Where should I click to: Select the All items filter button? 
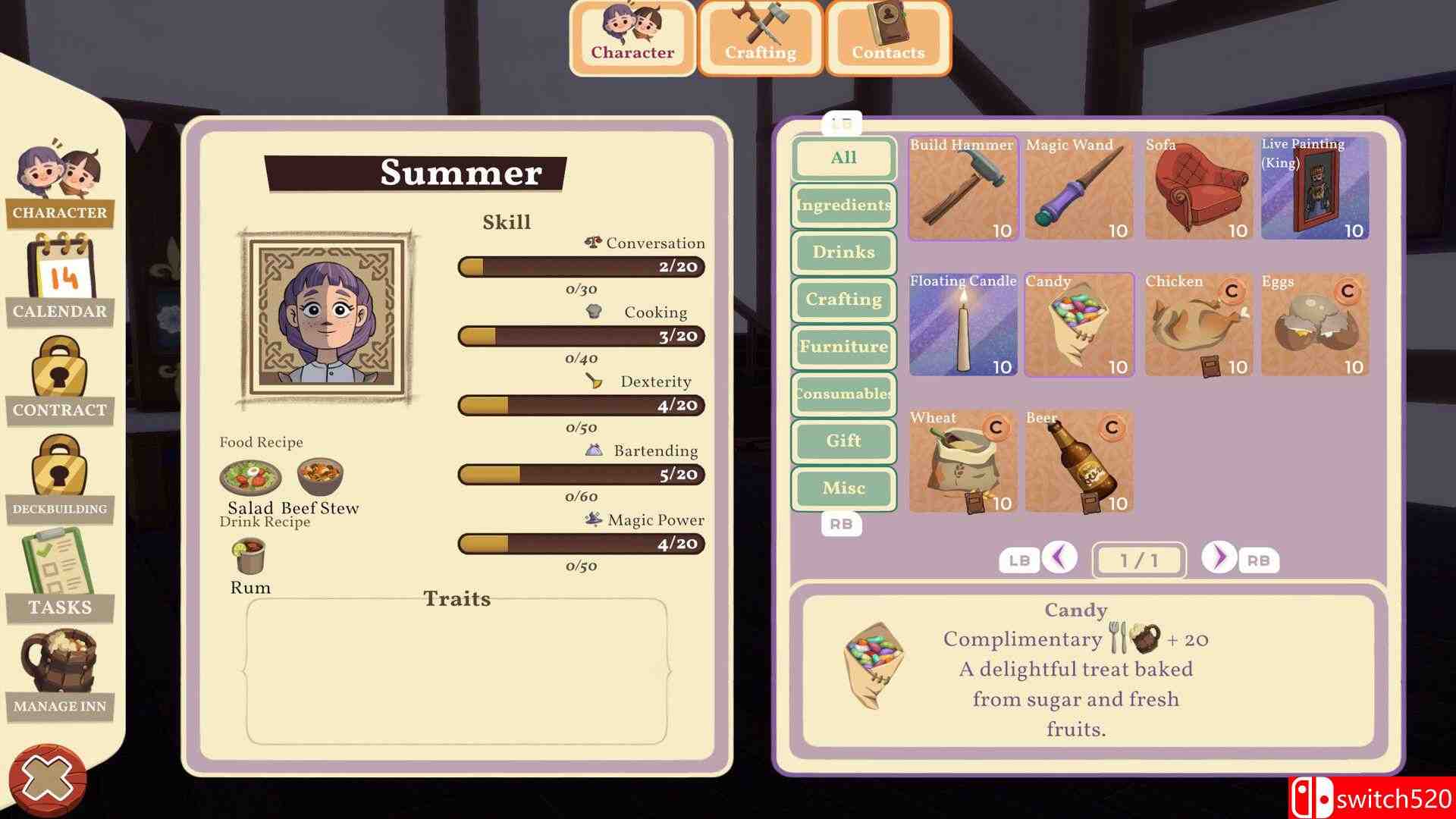[x=843, y=158]
